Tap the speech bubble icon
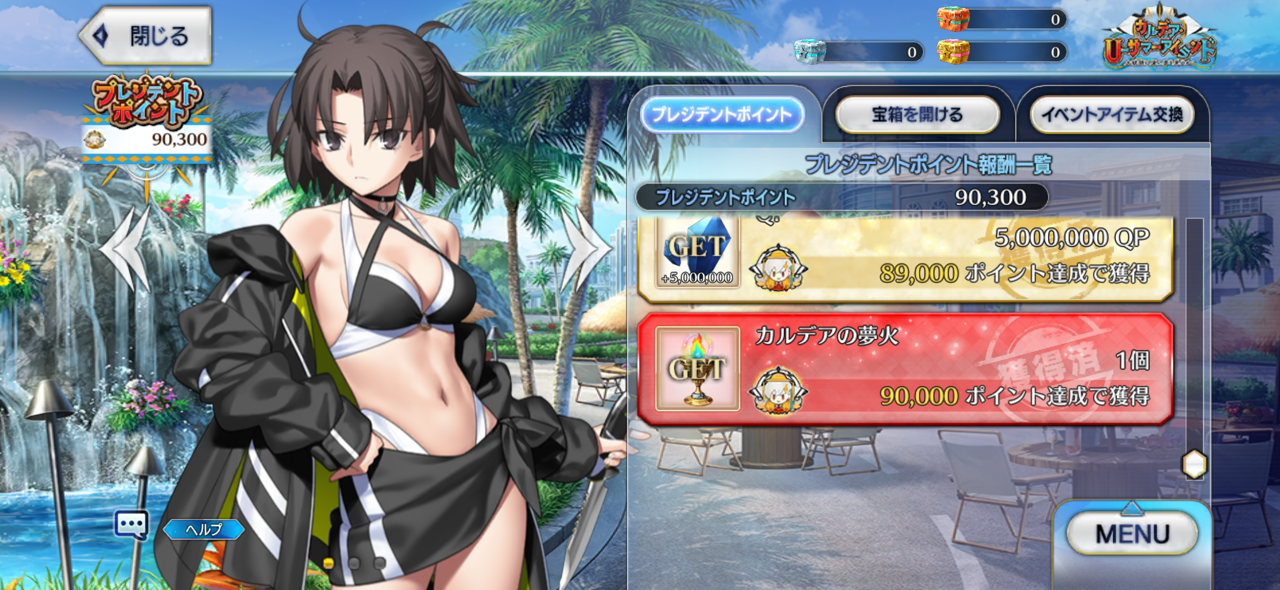The image size is (1280, 590). [131, 525]
